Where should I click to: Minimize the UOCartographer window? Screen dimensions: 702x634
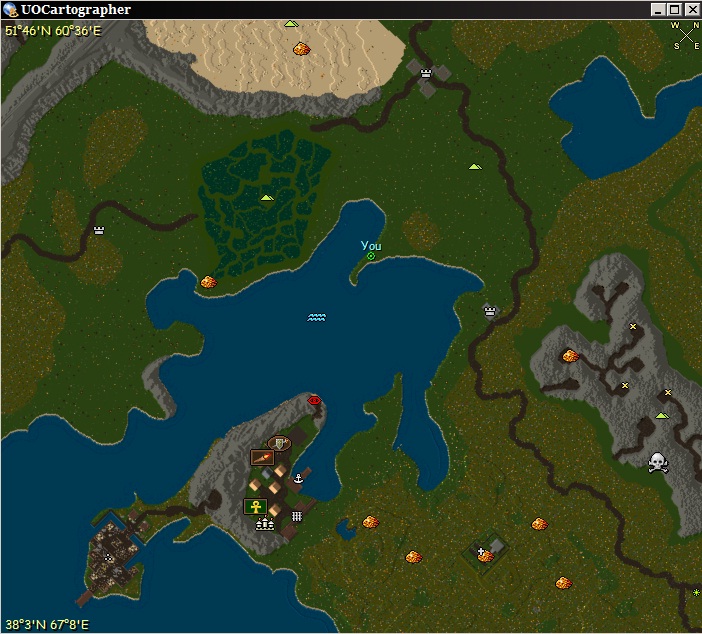tap(658, 10)
